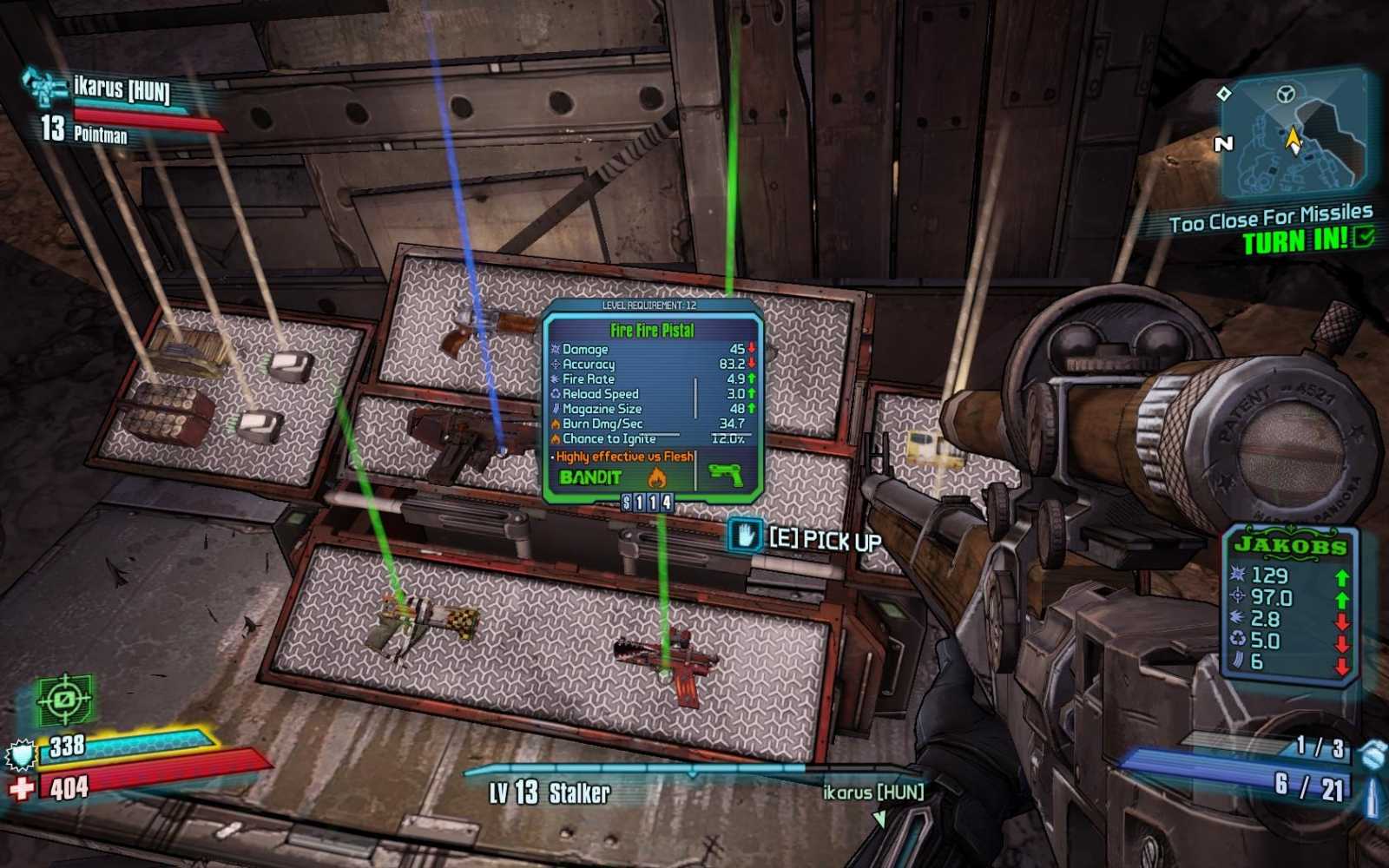
Task: Select the Too Close For Missiles quest tracker
Action: (x=1271, y=219)
